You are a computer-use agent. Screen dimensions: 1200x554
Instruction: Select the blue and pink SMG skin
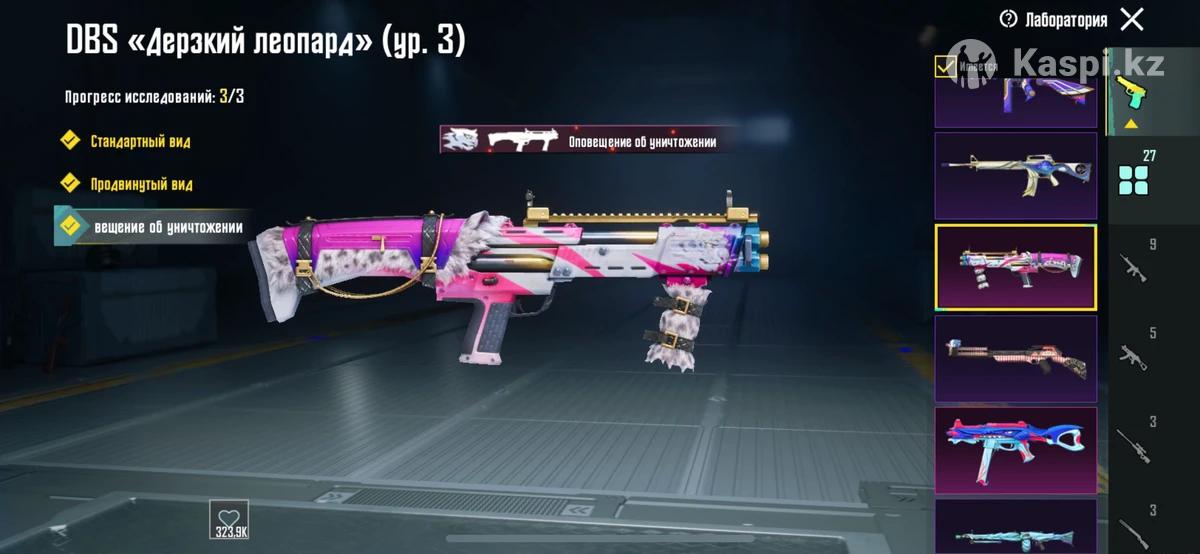(x=1015, y=451)
